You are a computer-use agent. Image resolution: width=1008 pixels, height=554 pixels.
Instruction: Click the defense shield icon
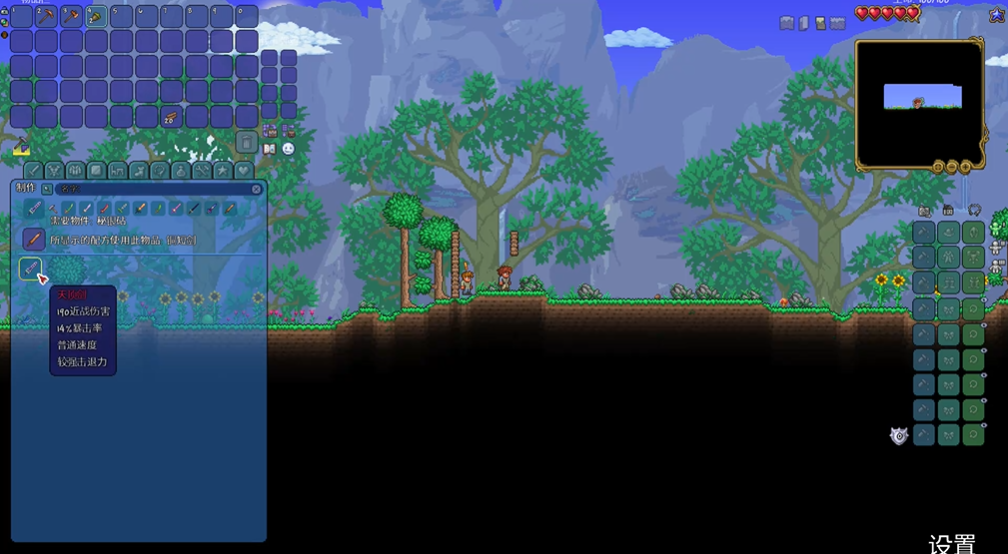(899, 436)
